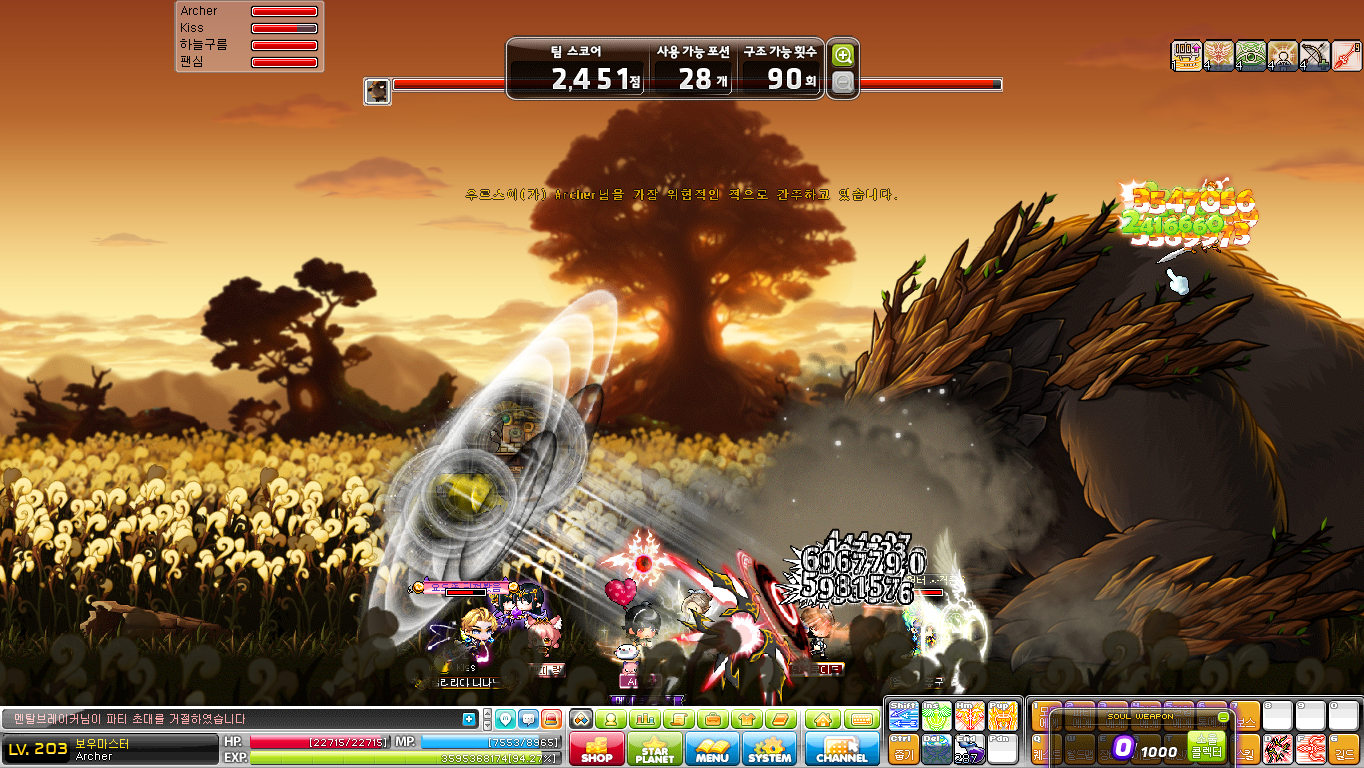1364x768 pixels.
Task: Open the CHANNEL selector
Action: tap(841, 749)
